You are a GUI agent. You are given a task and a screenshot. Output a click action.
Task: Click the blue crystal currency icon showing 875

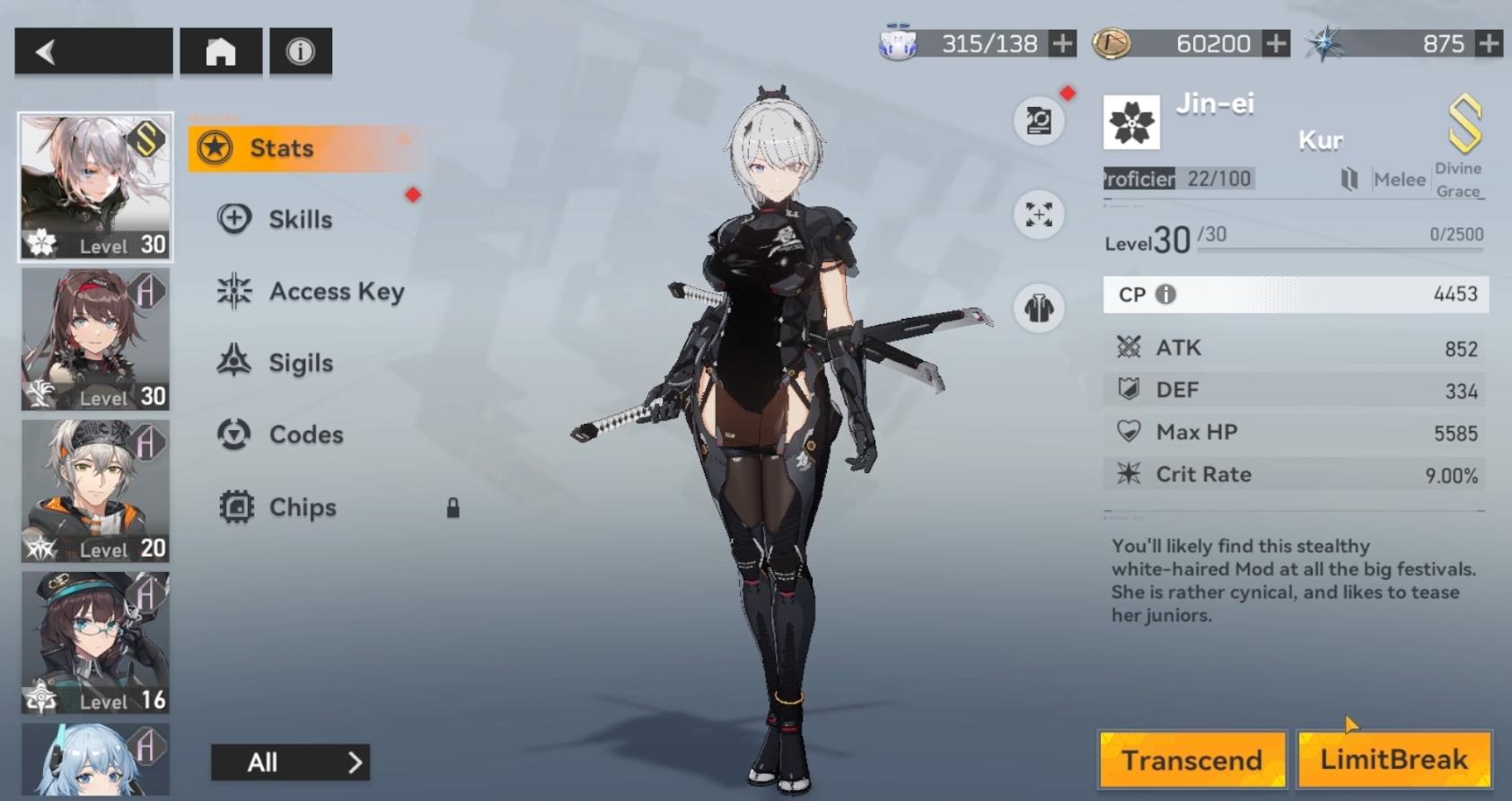point(1326,41)
